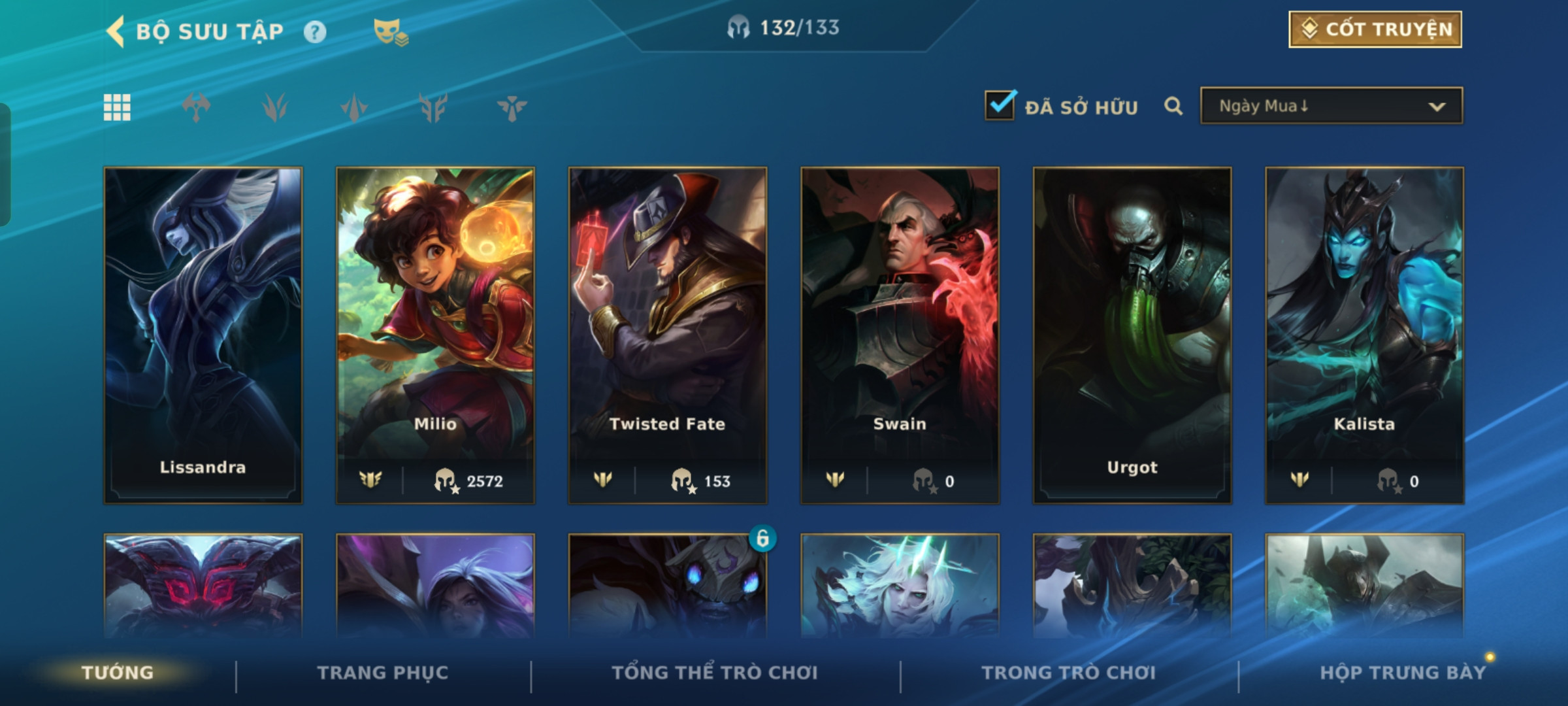This screenshot has height=706, width=1568.
Task: Toggle the Đã Sở Hữu checkbox
Action: 1000,105
